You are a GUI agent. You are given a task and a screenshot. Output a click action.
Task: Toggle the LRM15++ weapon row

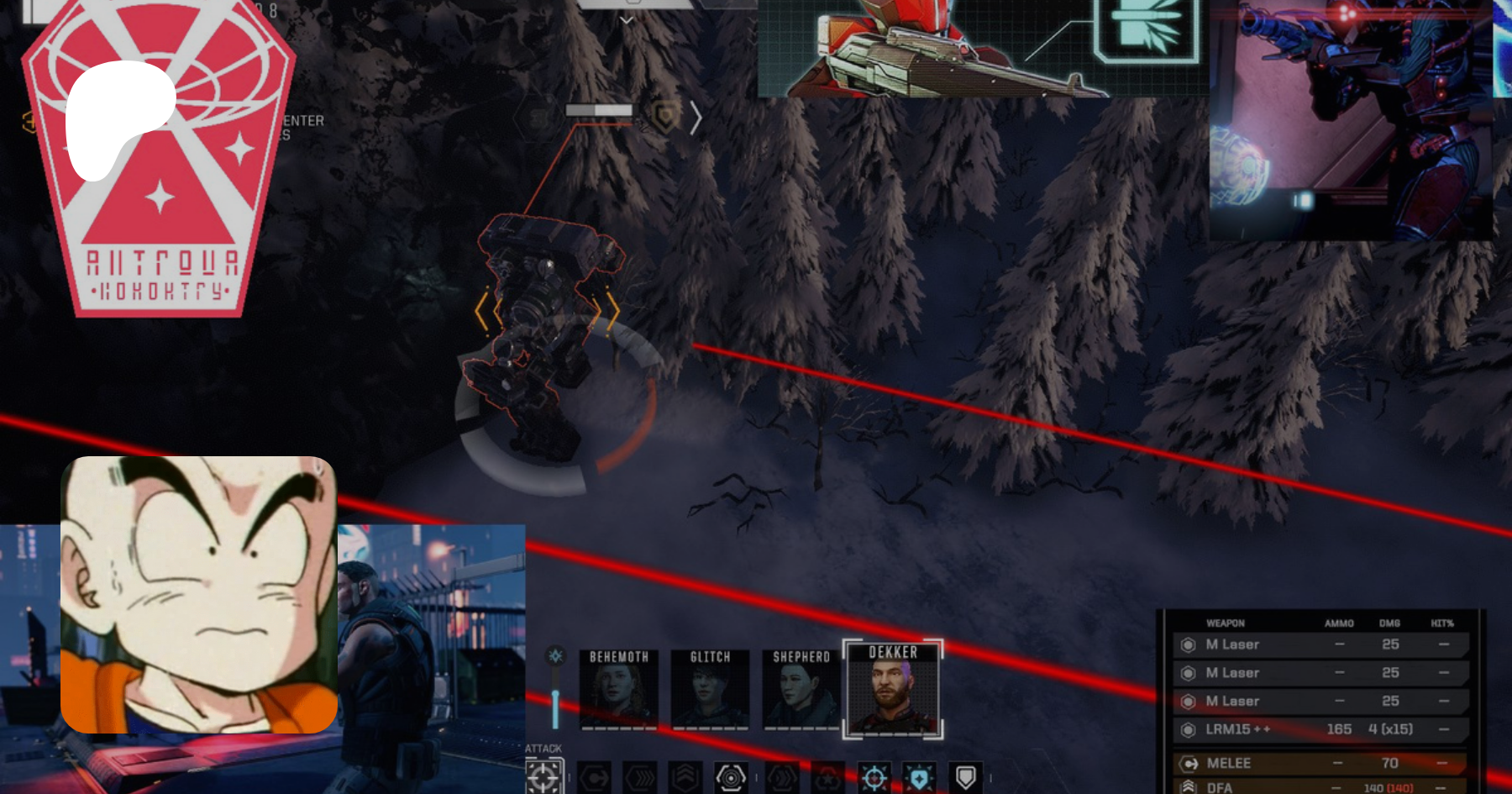[1320, 729]
